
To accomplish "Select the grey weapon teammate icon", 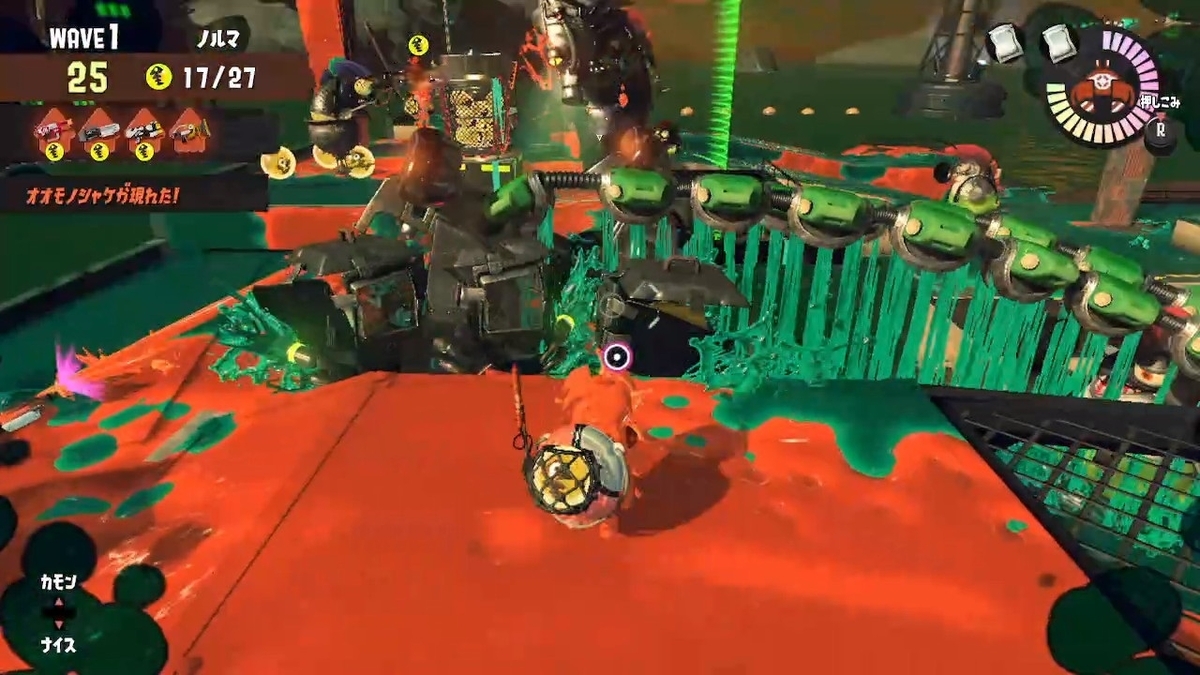I will click(98, 131).
